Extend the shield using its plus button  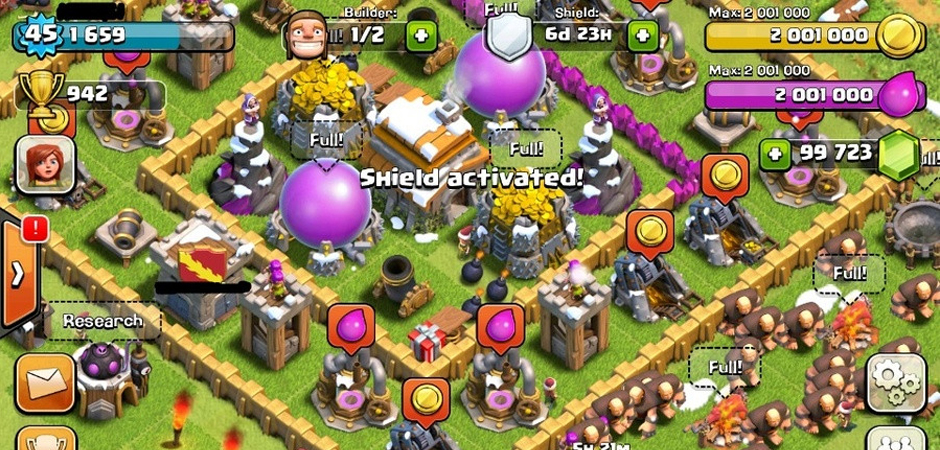point(642,35)
